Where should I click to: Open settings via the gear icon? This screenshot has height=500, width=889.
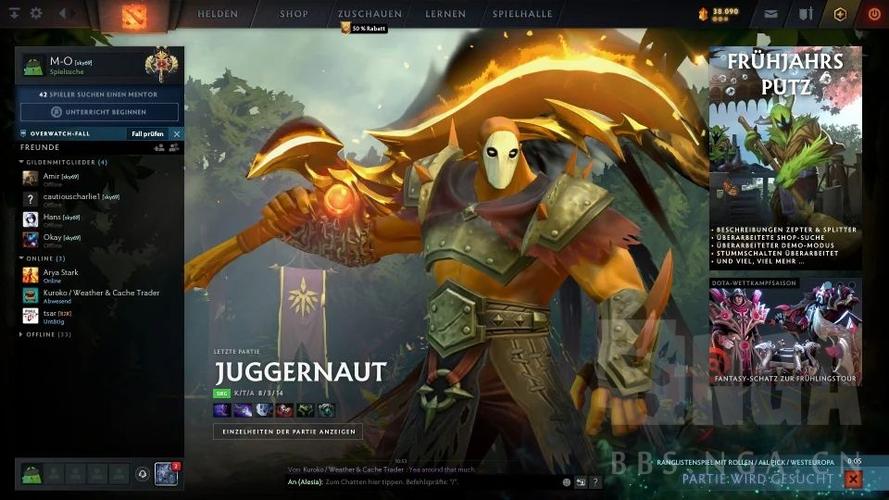pyautogui.click(x=36, y=14)
